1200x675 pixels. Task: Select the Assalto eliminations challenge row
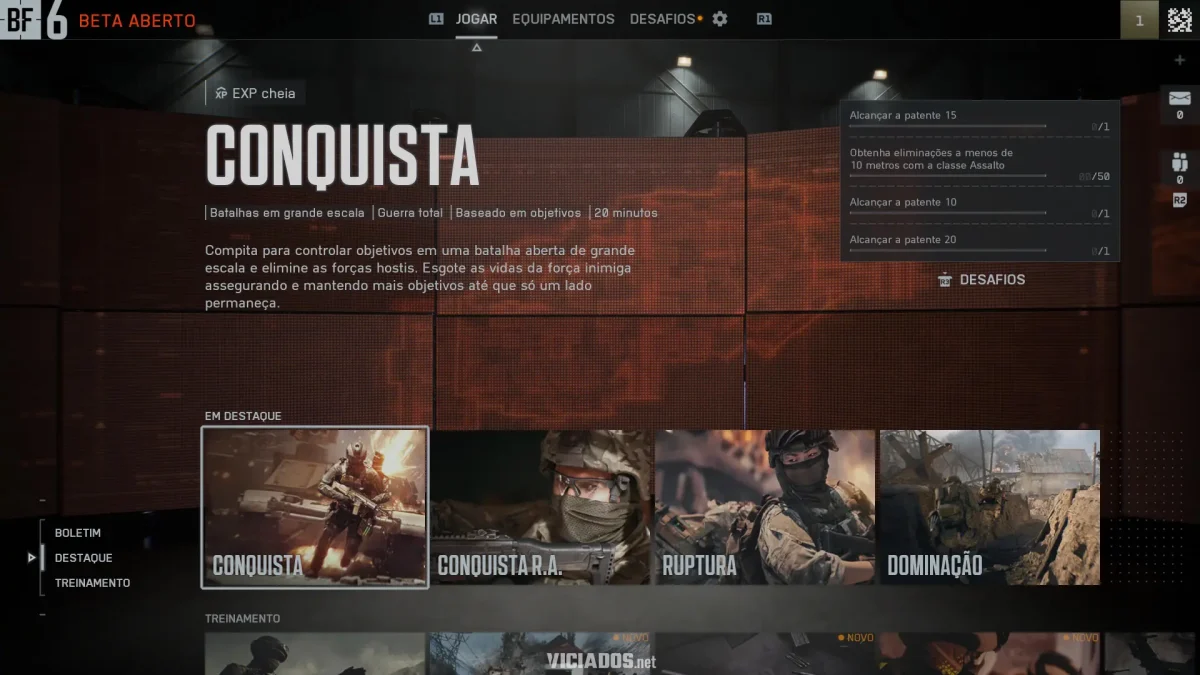click(x=979, y=163)
